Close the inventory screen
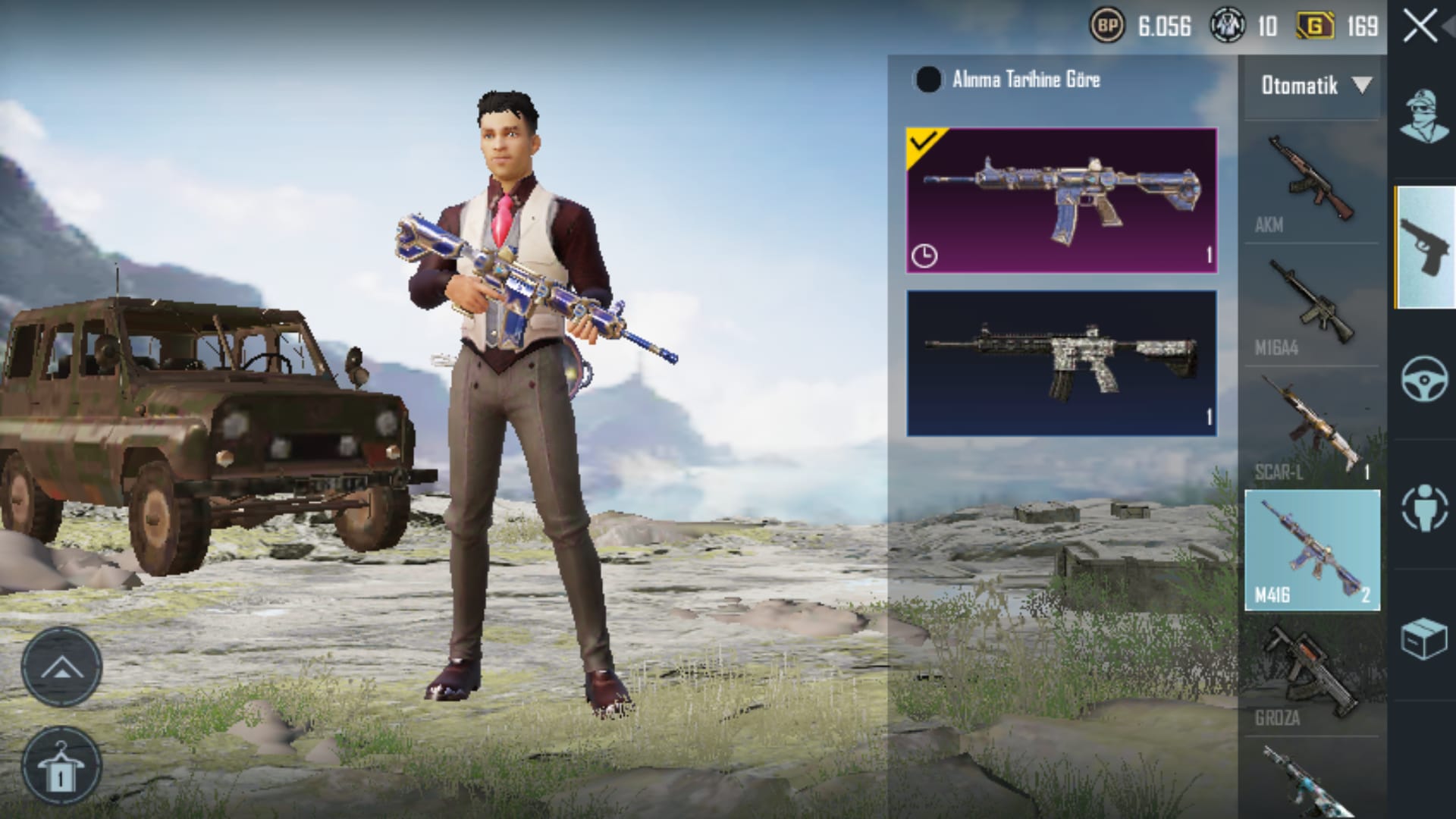This screenshot has width=1456, height=819. coord(1420,27)
